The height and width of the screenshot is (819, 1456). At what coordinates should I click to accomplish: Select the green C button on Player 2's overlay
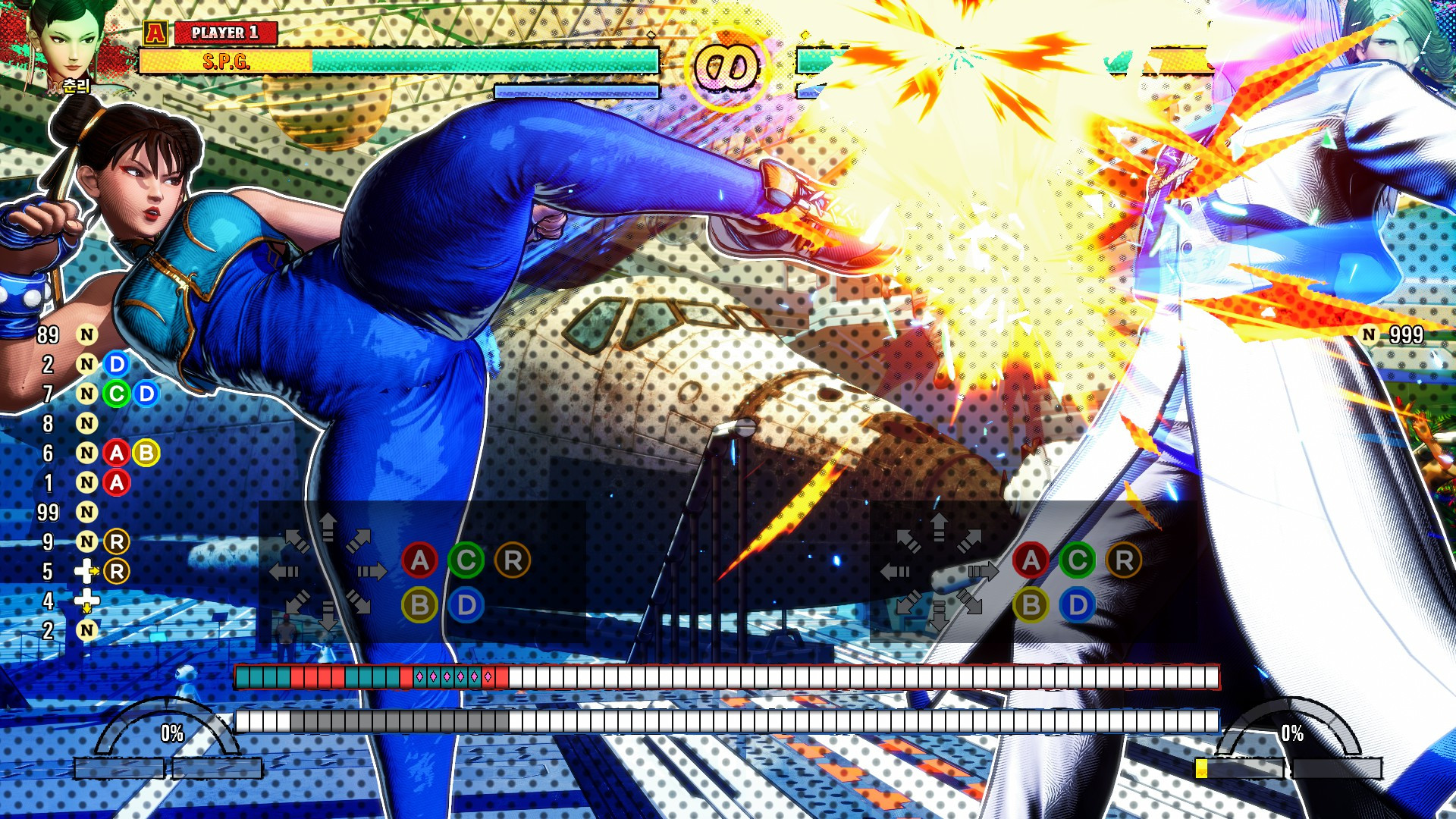[x=1076, y=562]
